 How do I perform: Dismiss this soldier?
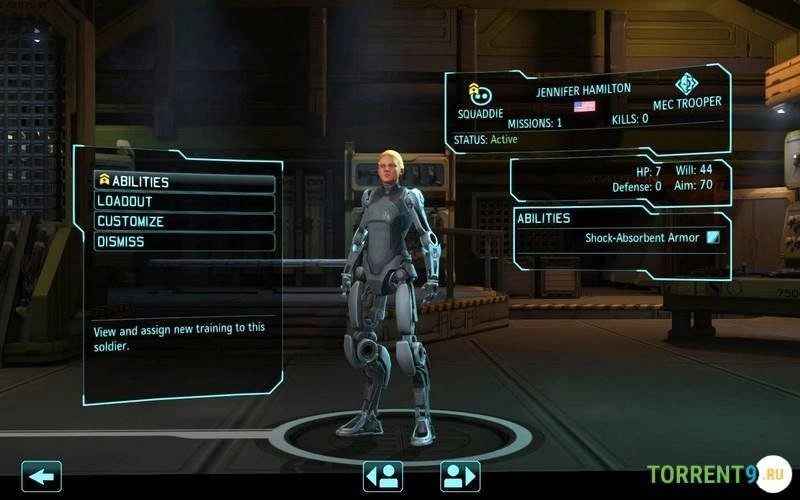(184, 242)
